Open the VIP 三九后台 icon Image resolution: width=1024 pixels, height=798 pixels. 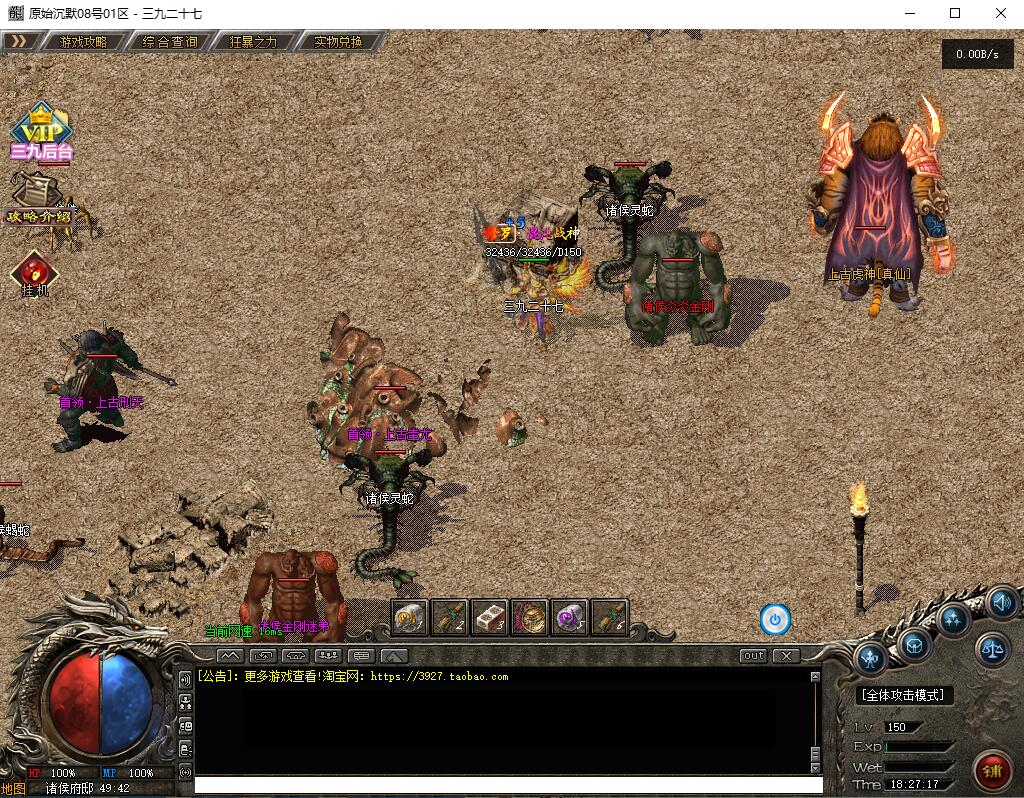[41, 132]
